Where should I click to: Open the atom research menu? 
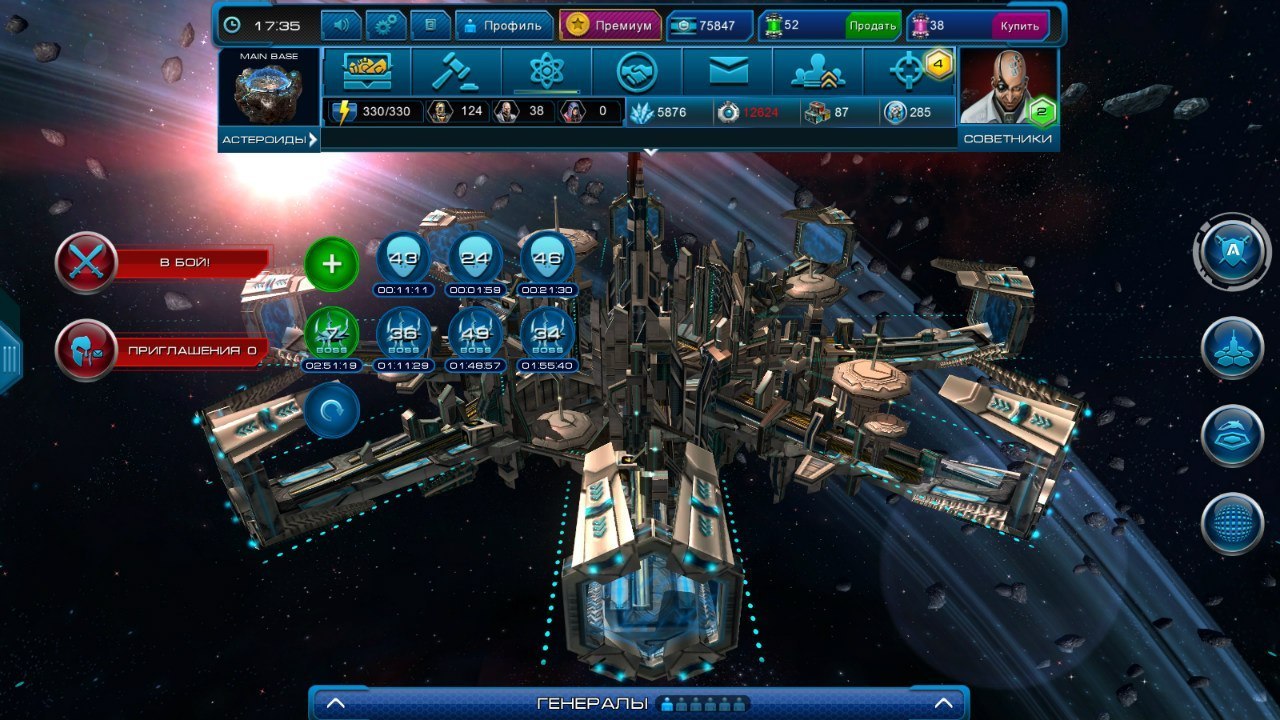(547, 71)
